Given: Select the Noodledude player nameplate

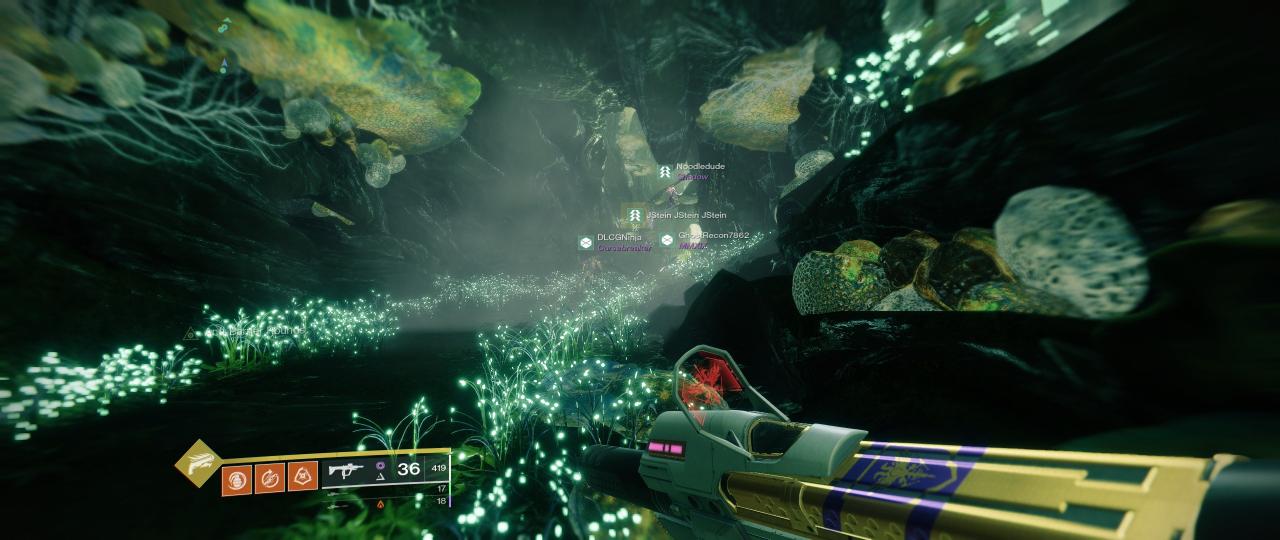Looking at the screenshot, I should [699, 167].
